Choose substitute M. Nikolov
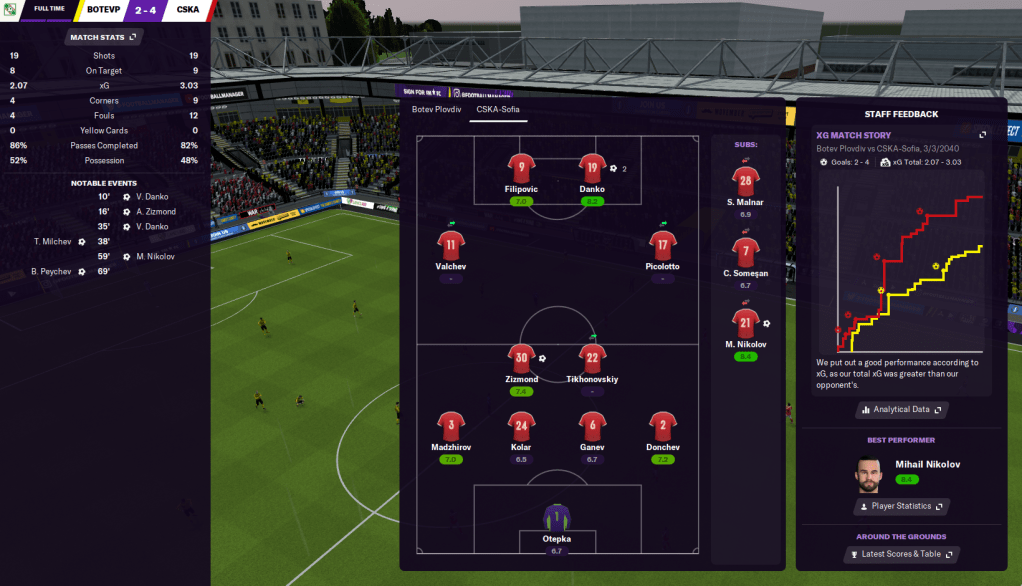Image resolution: width=1022 pixels, height=586 pixels. pyautogui.click(x=745, y=323)
